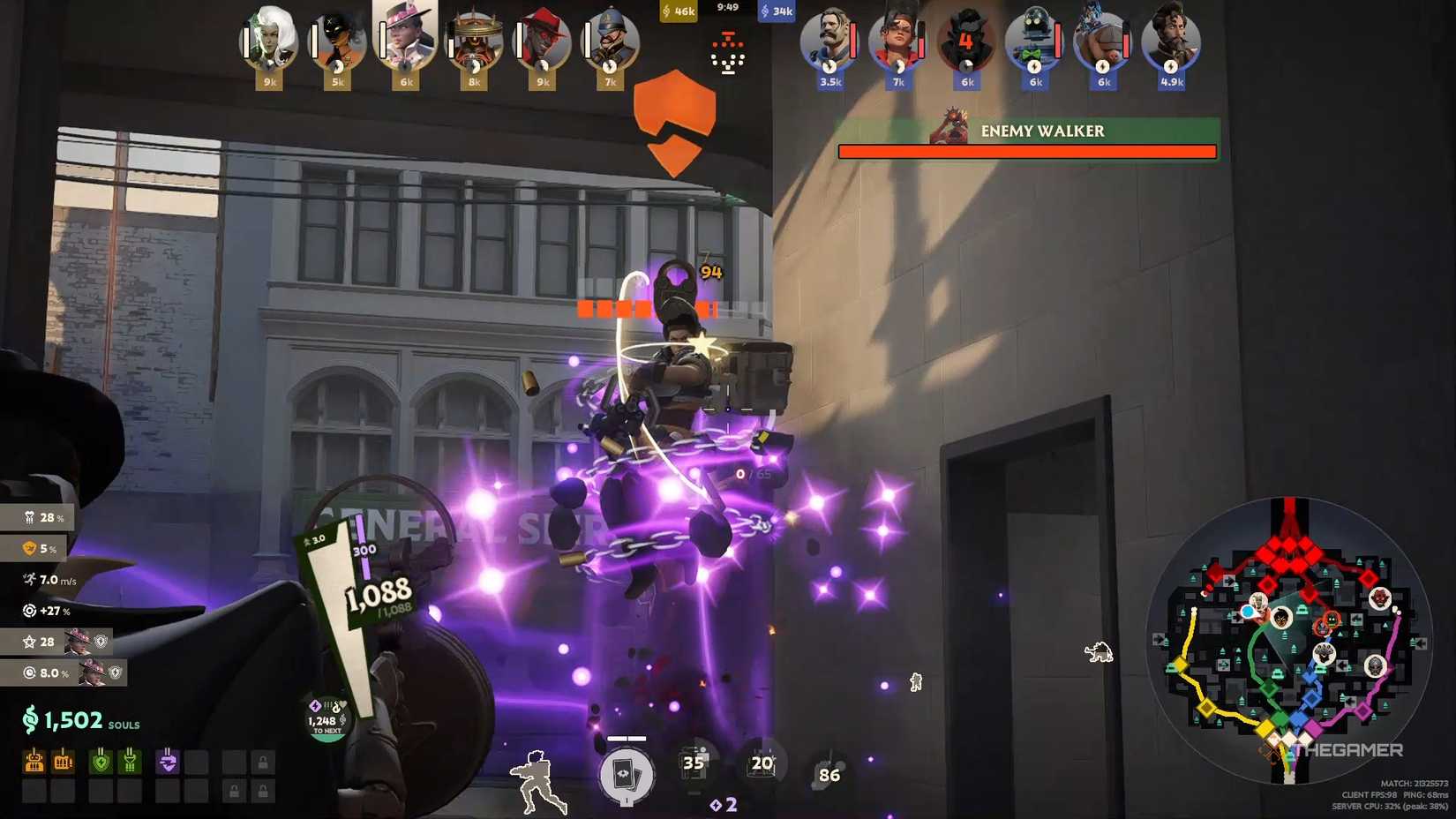Click the second brown weapon item slot

62,760
